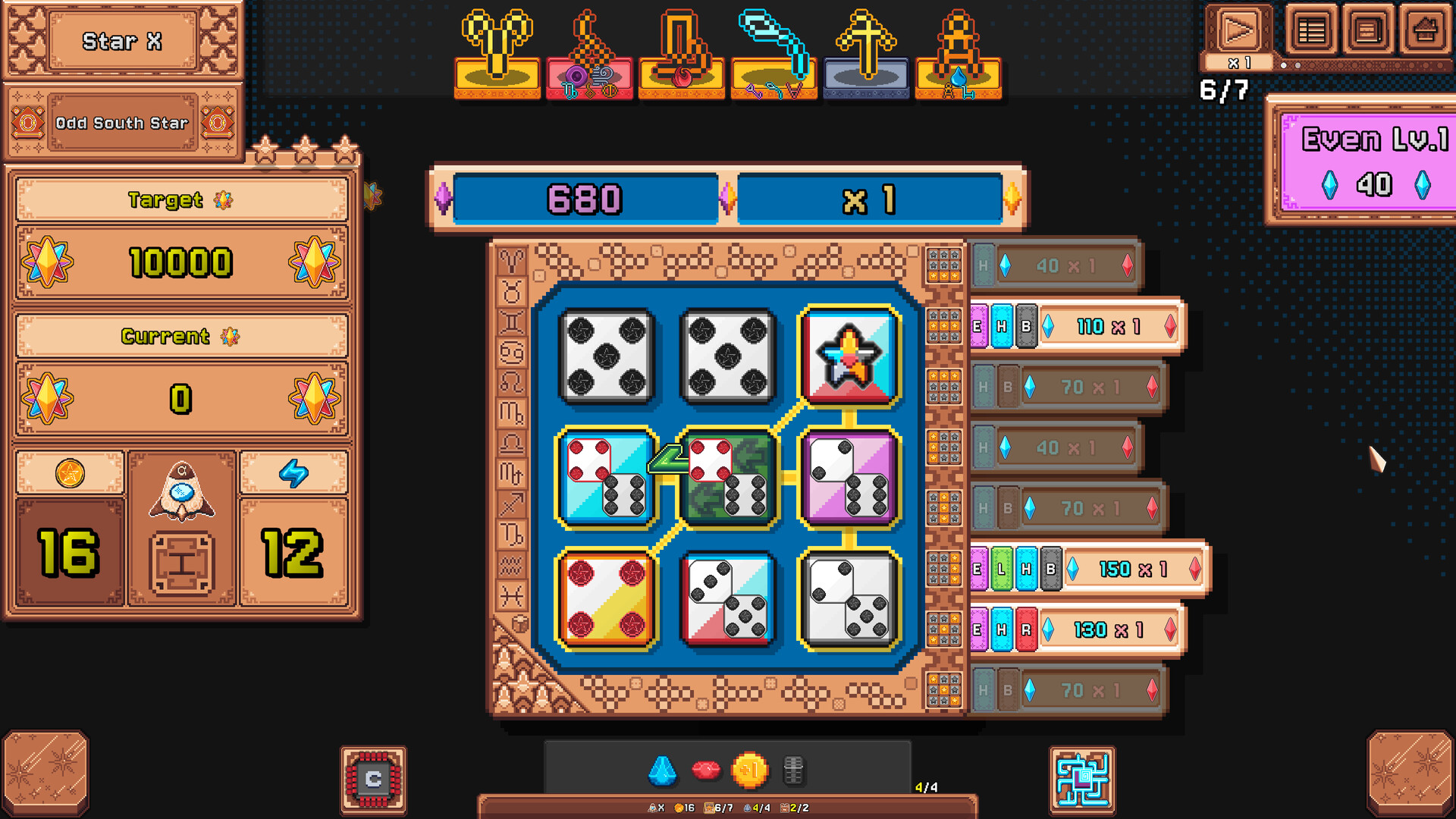Select the blue water-drop artifact pedestal

point(958,53)
